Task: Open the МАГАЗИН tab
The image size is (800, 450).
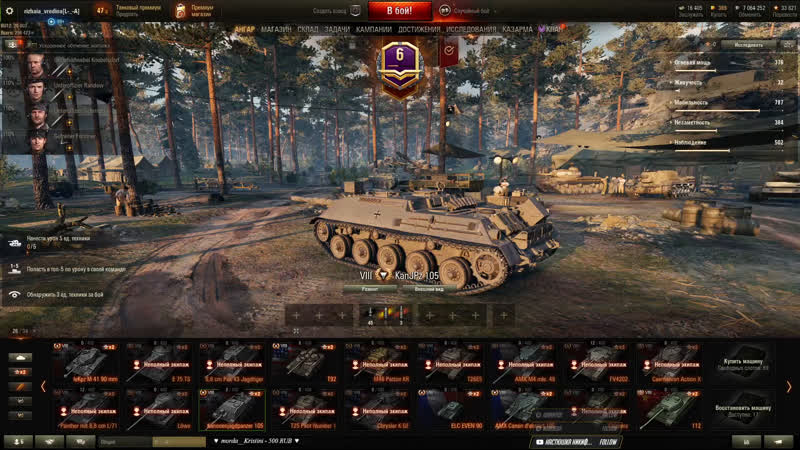Action: tap(276, 30)
